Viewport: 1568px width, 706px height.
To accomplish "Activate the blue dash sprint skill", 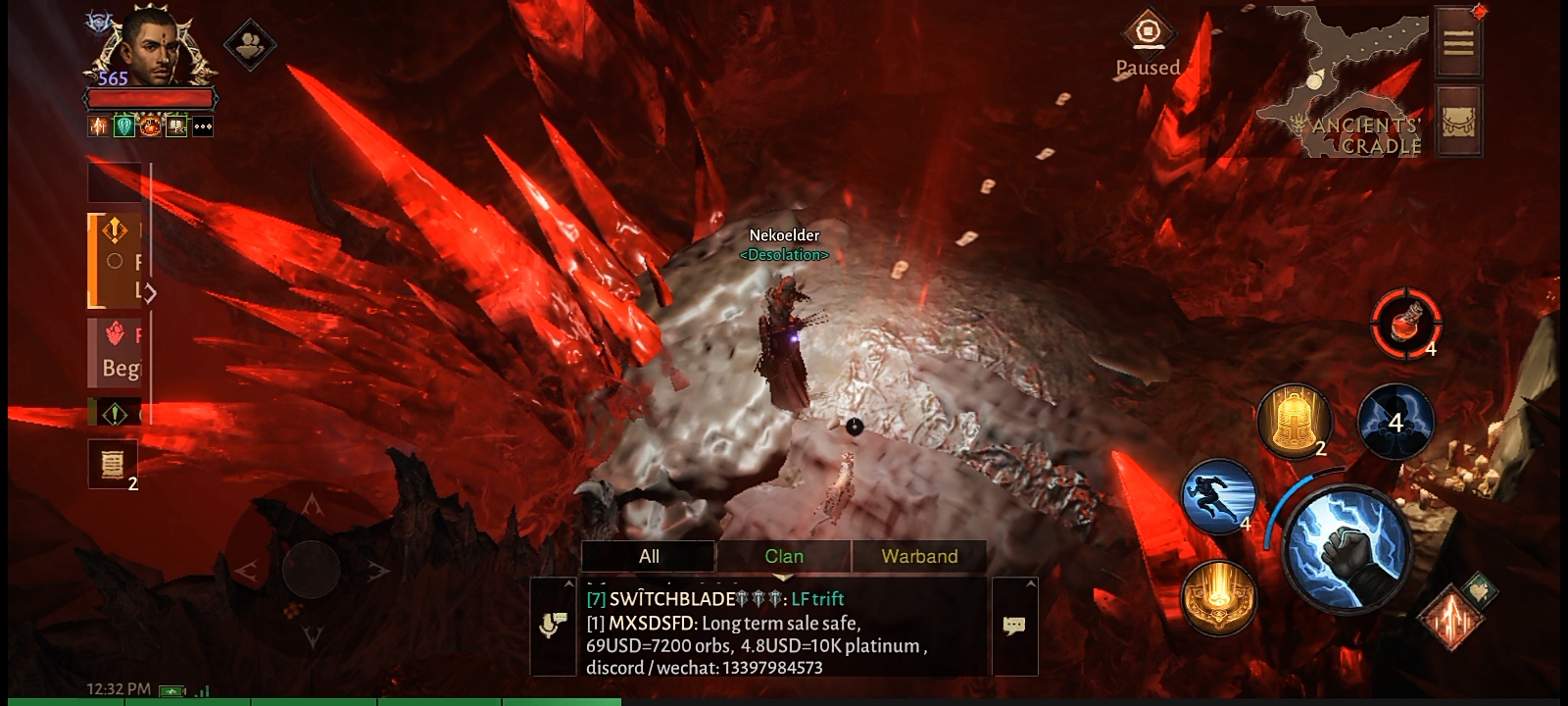I will pos(1219,497).
